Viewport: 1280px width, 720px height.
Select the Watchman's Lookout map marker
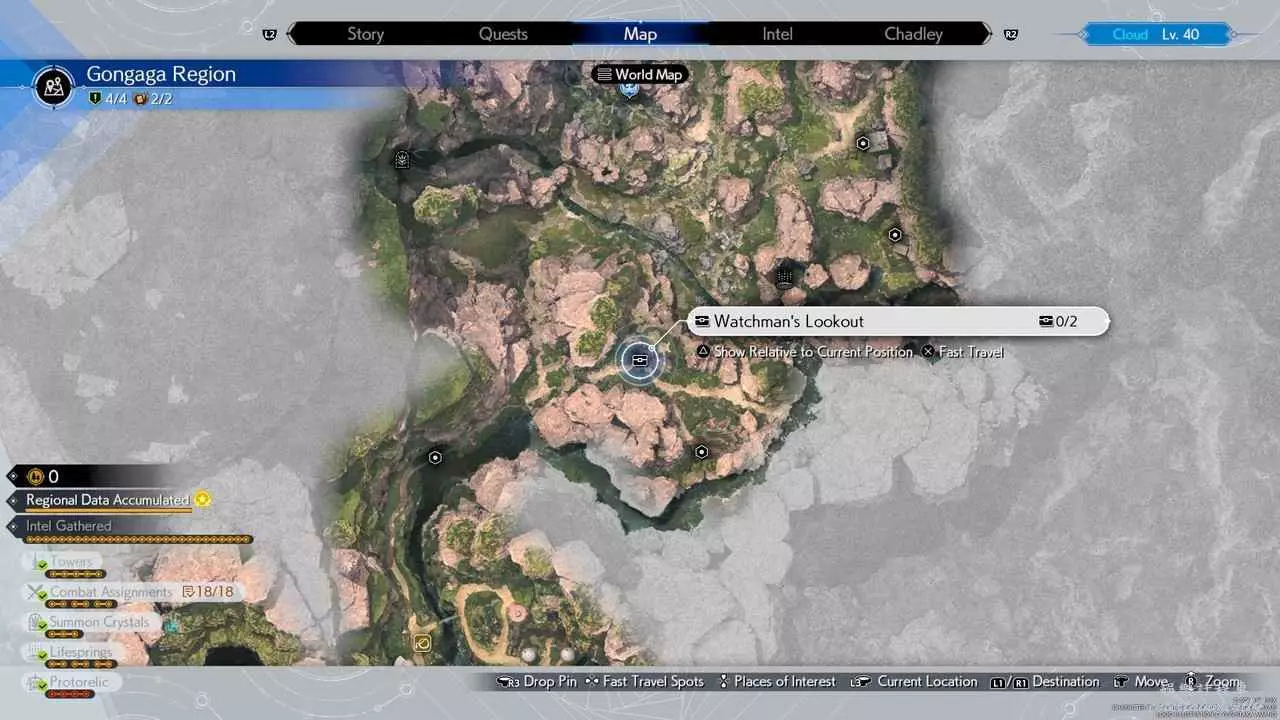click(639, 360)
